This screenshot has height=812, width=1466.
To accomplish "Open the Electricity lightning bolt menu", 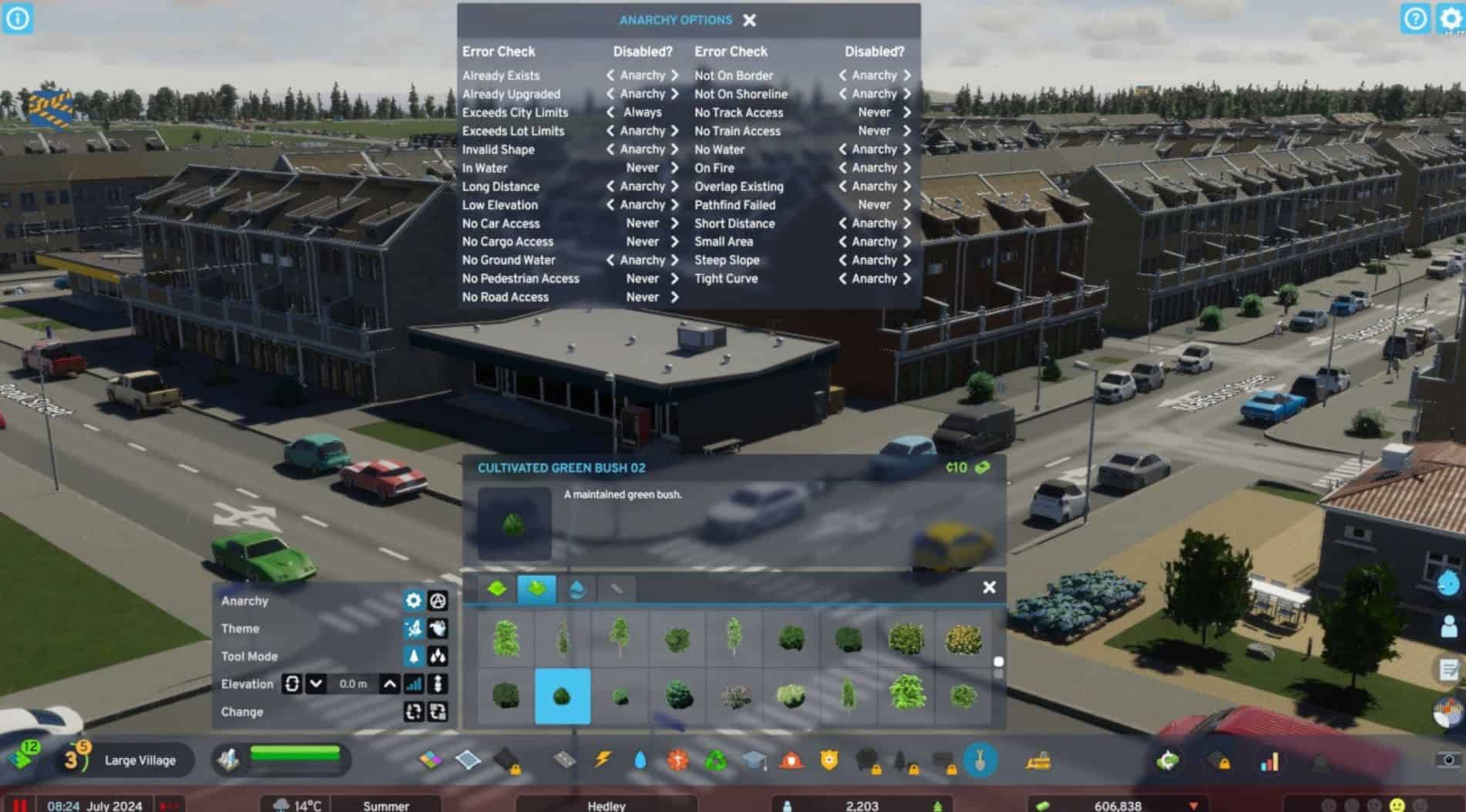I will (x=602, y=760).
